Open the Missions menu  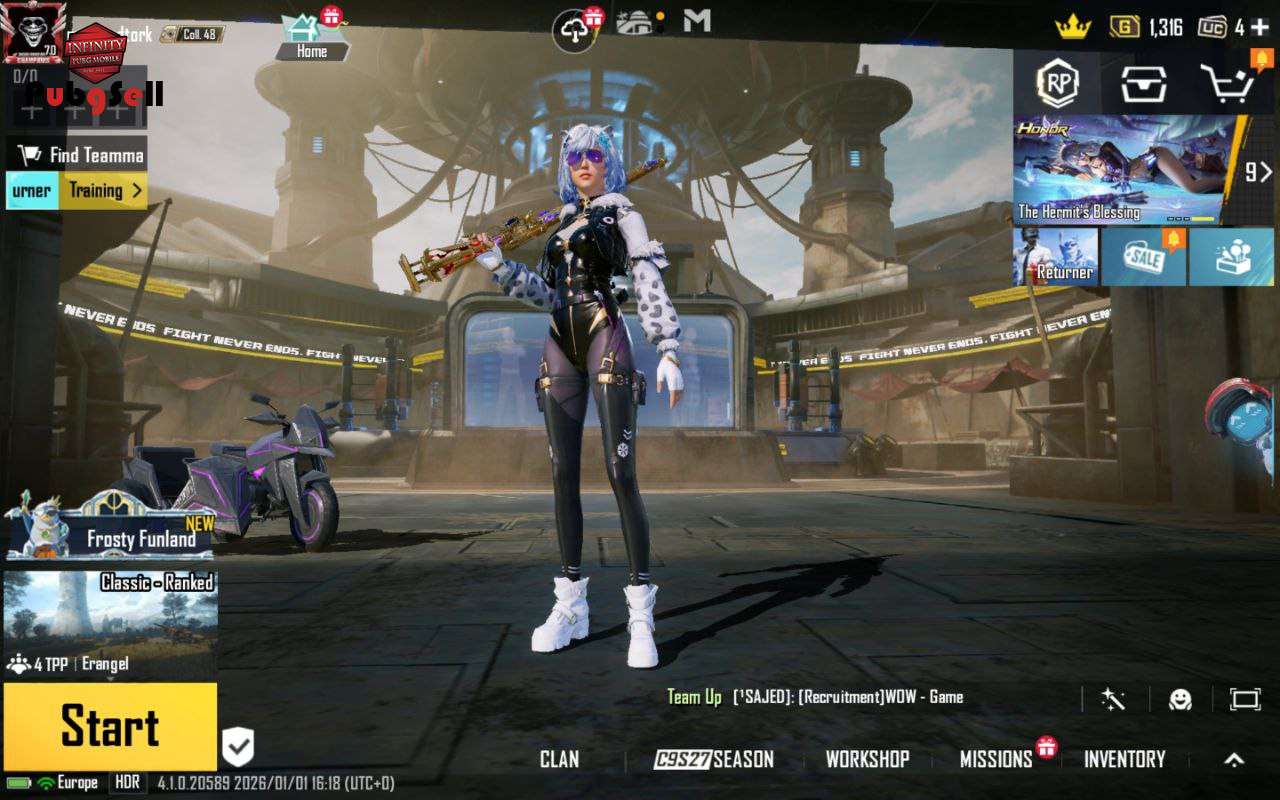pyautogui.click(x=996, y=759)
